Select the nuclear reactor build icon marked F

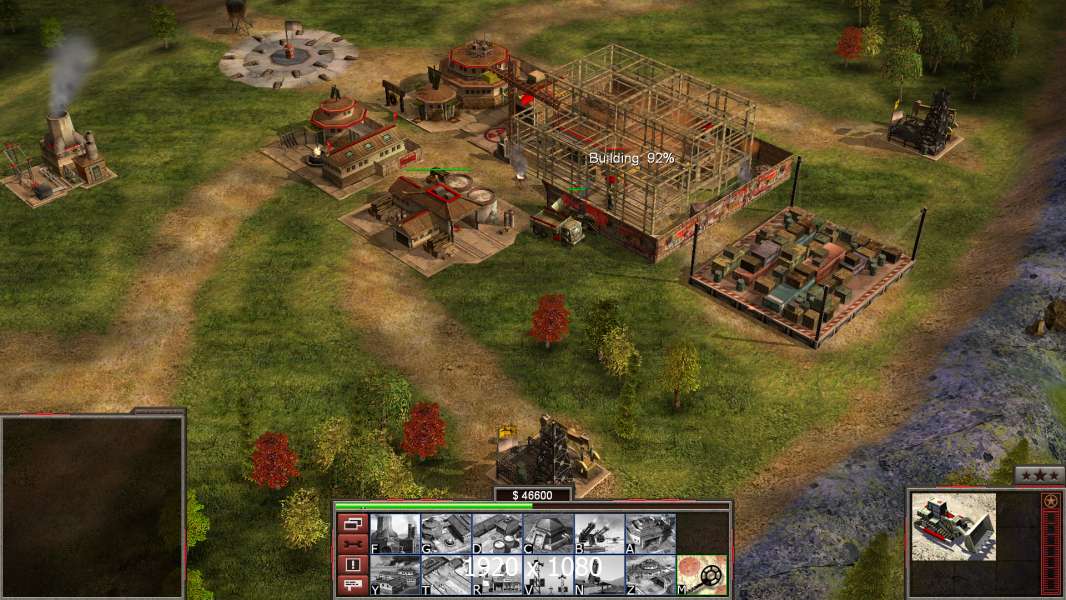click(x=395, y=533)
